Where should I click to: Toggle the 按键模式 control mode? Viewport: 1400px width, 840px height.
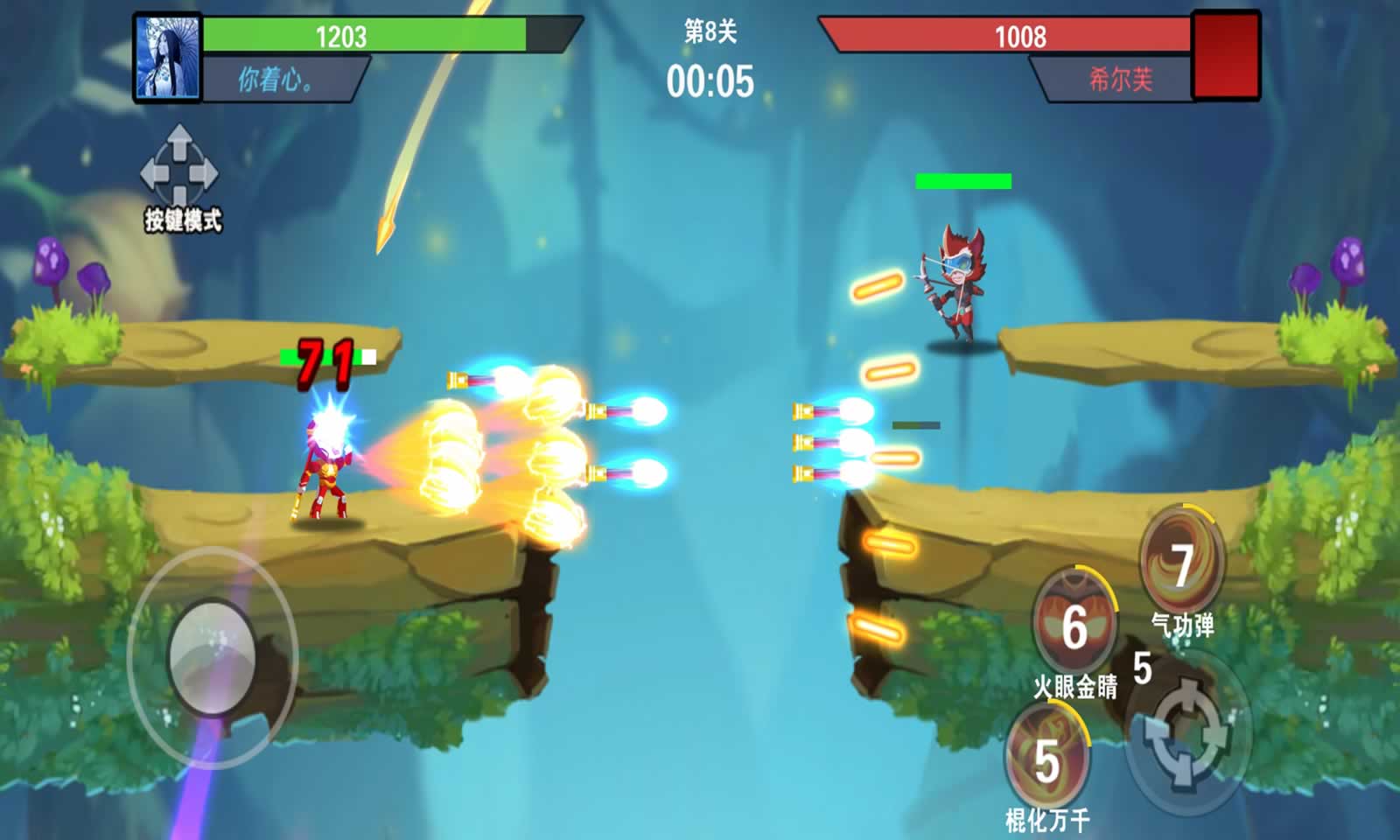[180, 178]
